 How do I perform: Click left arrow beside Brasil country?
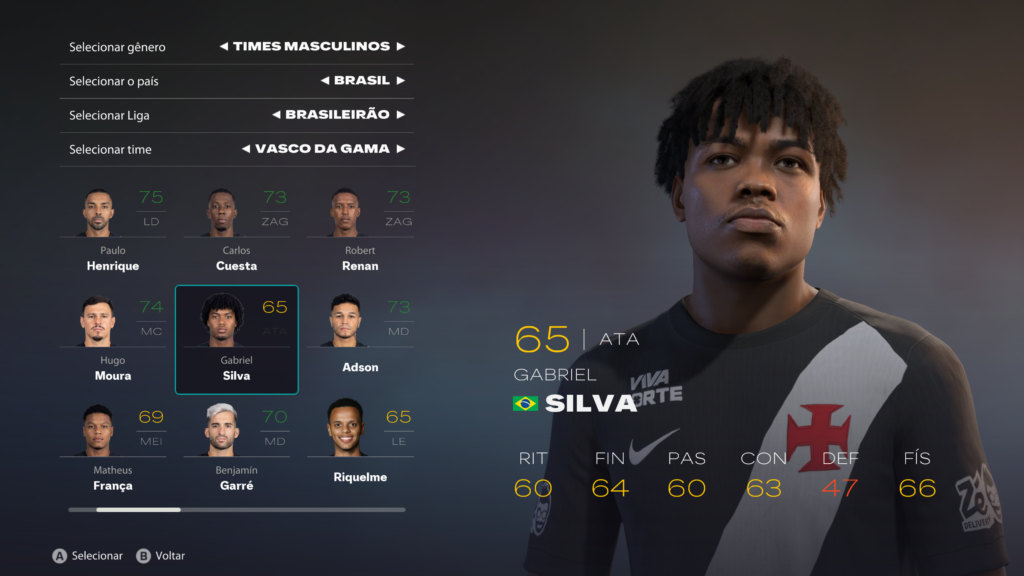[x=325, y=81]
